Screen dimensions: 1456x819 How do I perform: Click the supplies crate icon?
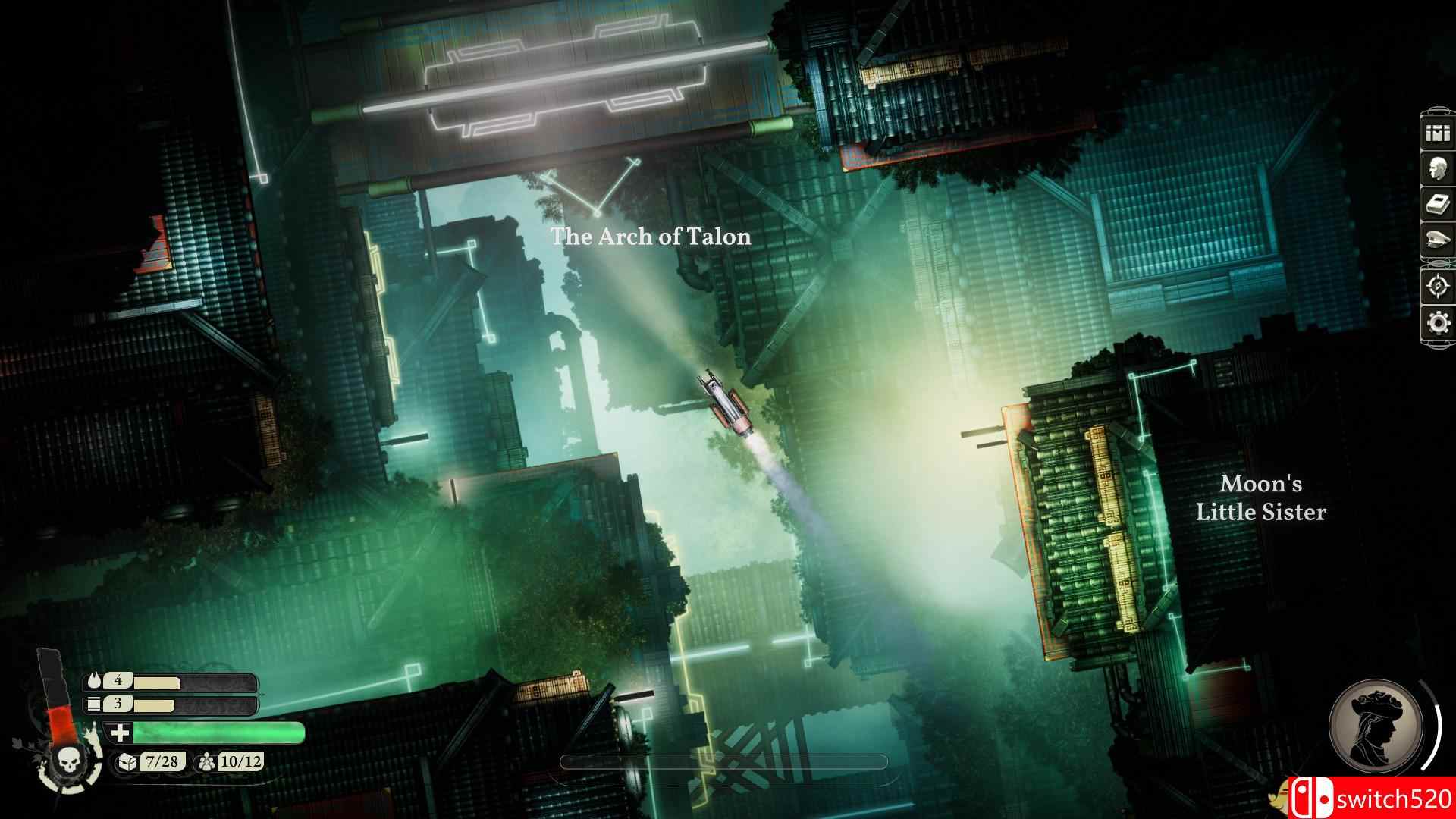[93, 704]
